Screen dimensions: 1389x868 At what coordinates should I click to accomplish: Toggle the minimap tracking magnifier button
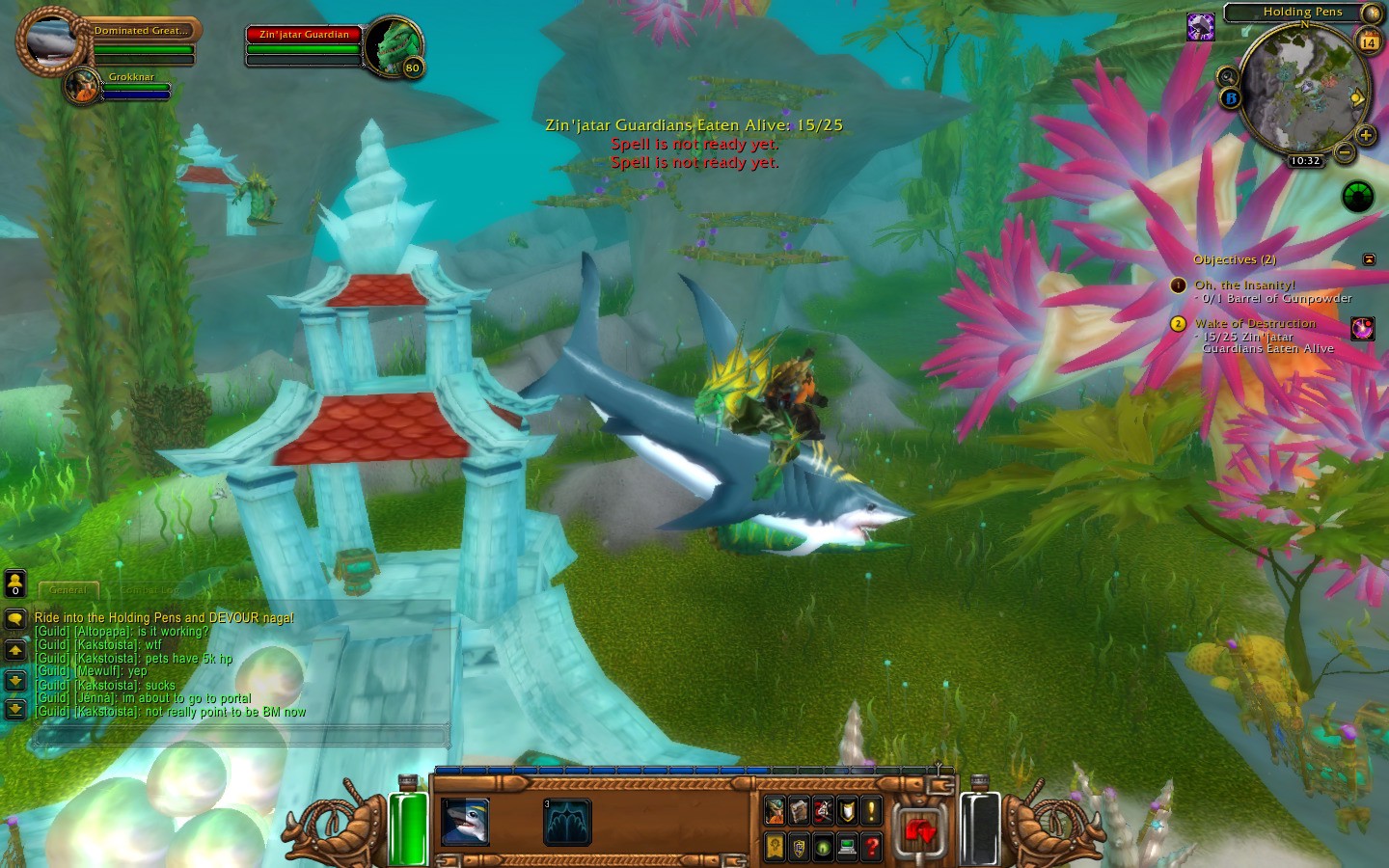click(1227, 76)
